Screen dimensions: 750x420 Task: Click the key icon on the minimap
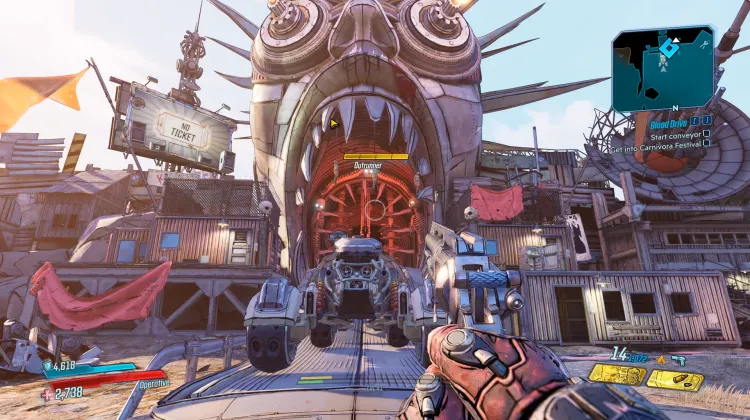coord(705,44)
